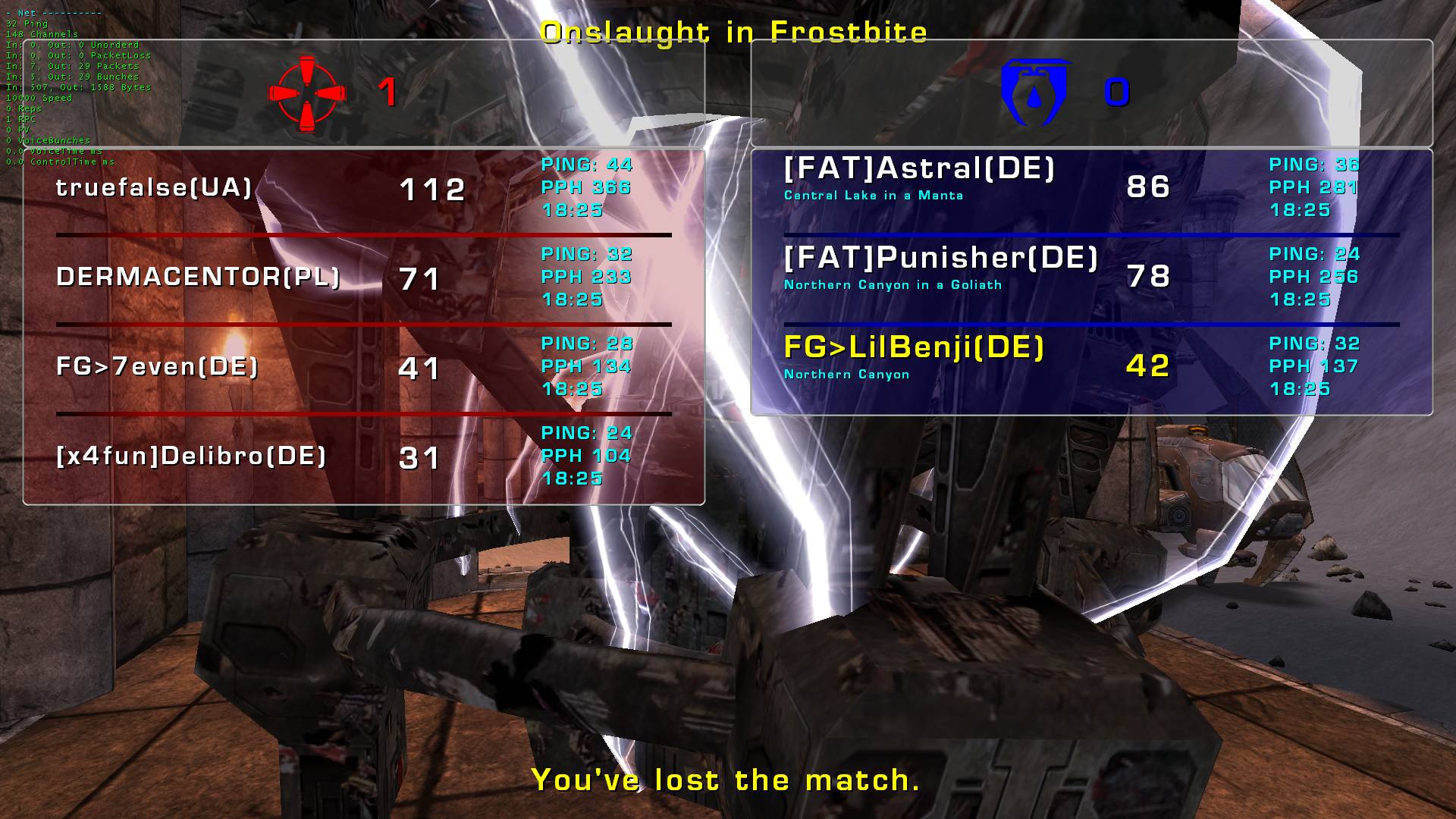The height and width of the screenshot is (819, 1456).
Task: Select the [FAT]Punisher(DE) player row
Action: pyautogui.click(x=940, y=259)
